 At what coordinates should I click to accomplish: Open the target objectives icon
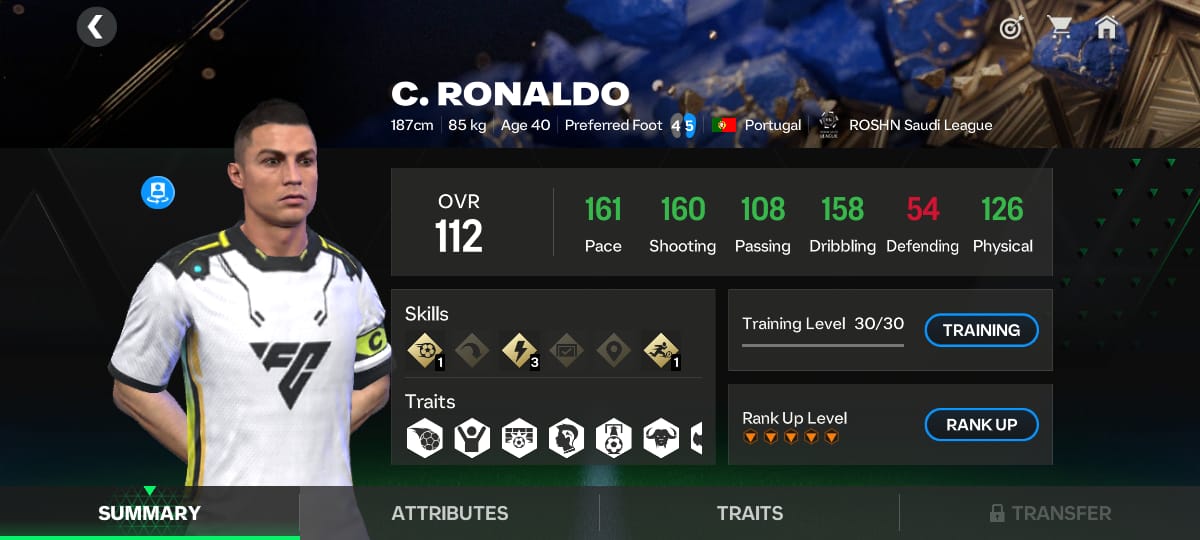tap(1011, 28)
